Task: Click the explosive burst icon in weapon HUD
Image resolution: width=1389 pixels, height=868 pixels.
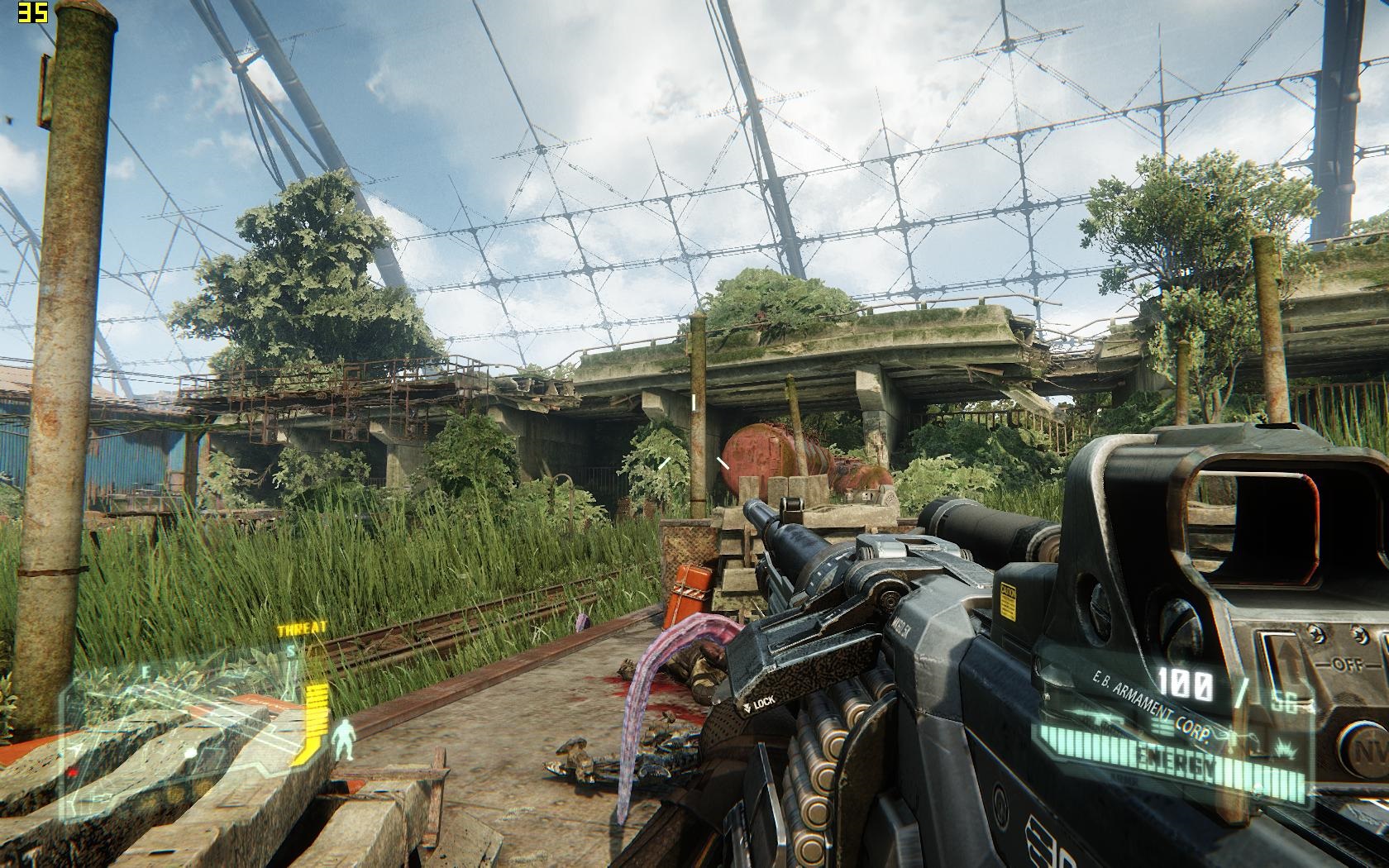Action: point(1286,748)
